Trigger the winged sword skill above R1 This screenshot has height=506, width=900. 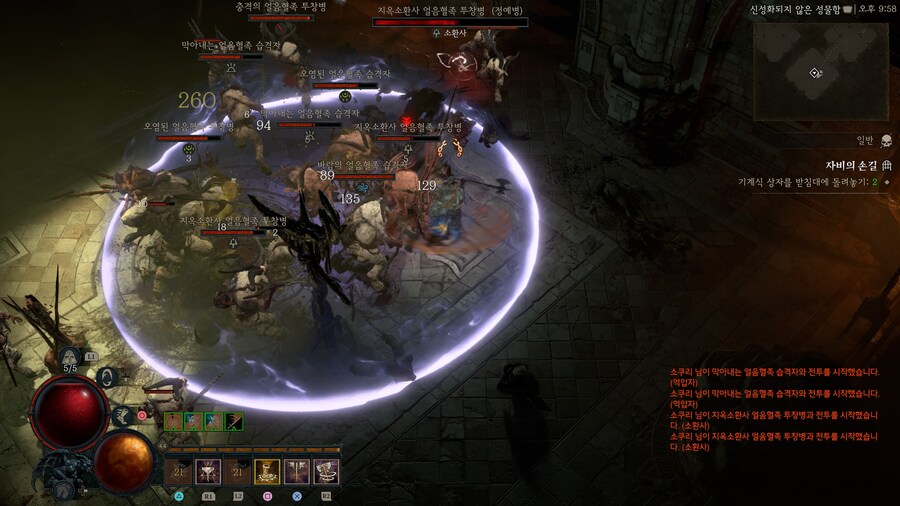click(208, 472)
